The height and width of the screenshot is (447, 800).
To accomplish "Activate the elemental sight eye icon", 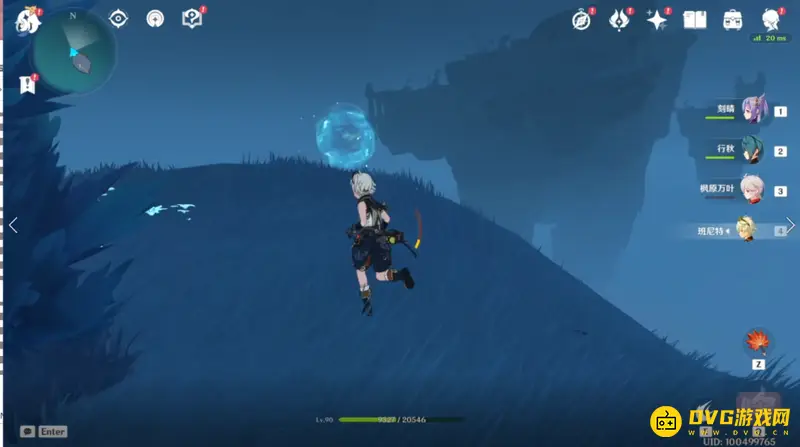I will (x=118, y=18).
